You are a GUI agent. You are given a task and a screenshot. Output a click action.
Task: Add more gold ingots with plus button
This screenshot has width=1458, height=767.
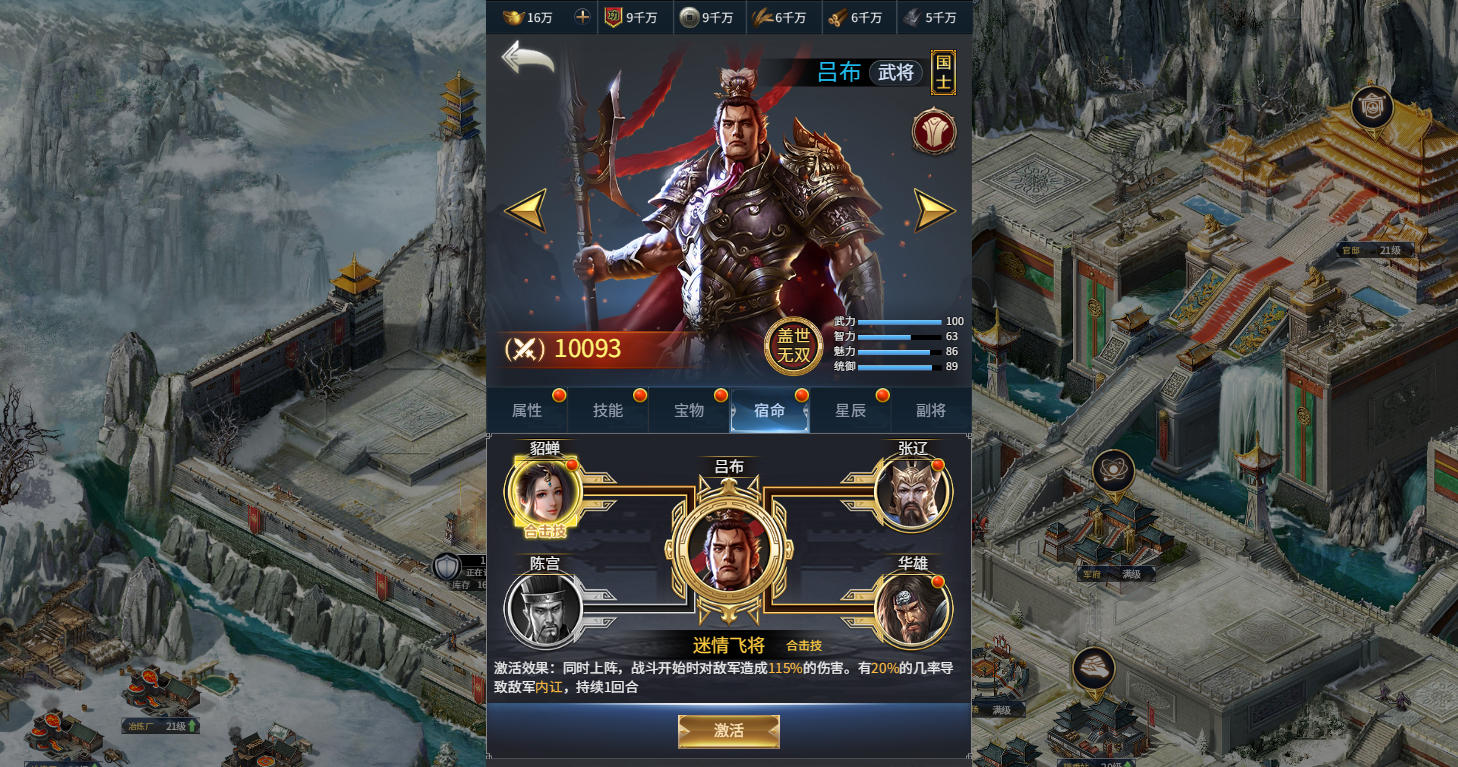[x=582, y=17]
